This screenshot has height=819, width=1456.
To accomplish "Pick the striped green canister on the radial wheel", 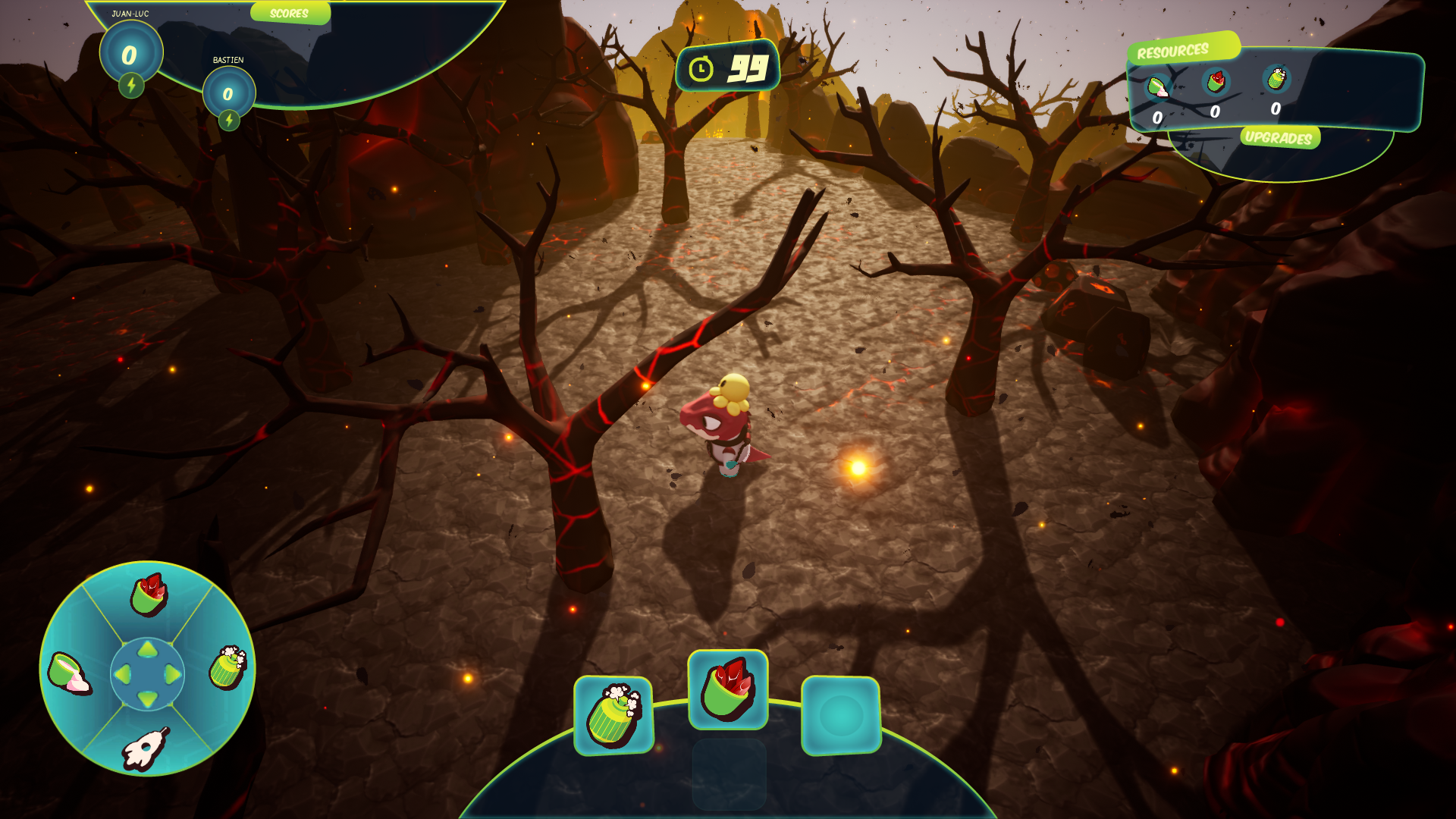I will 227,667.
